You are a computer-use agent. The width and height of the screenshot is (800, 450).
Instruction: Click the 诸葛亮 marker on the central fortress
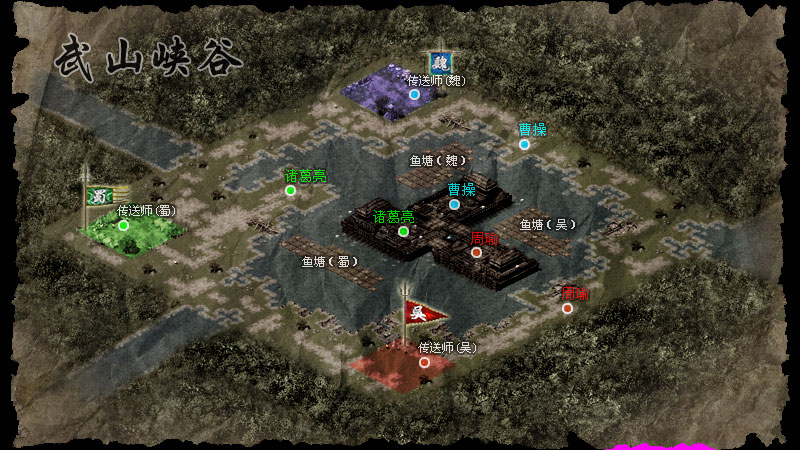pyautogui.click(x=403, y=231)
